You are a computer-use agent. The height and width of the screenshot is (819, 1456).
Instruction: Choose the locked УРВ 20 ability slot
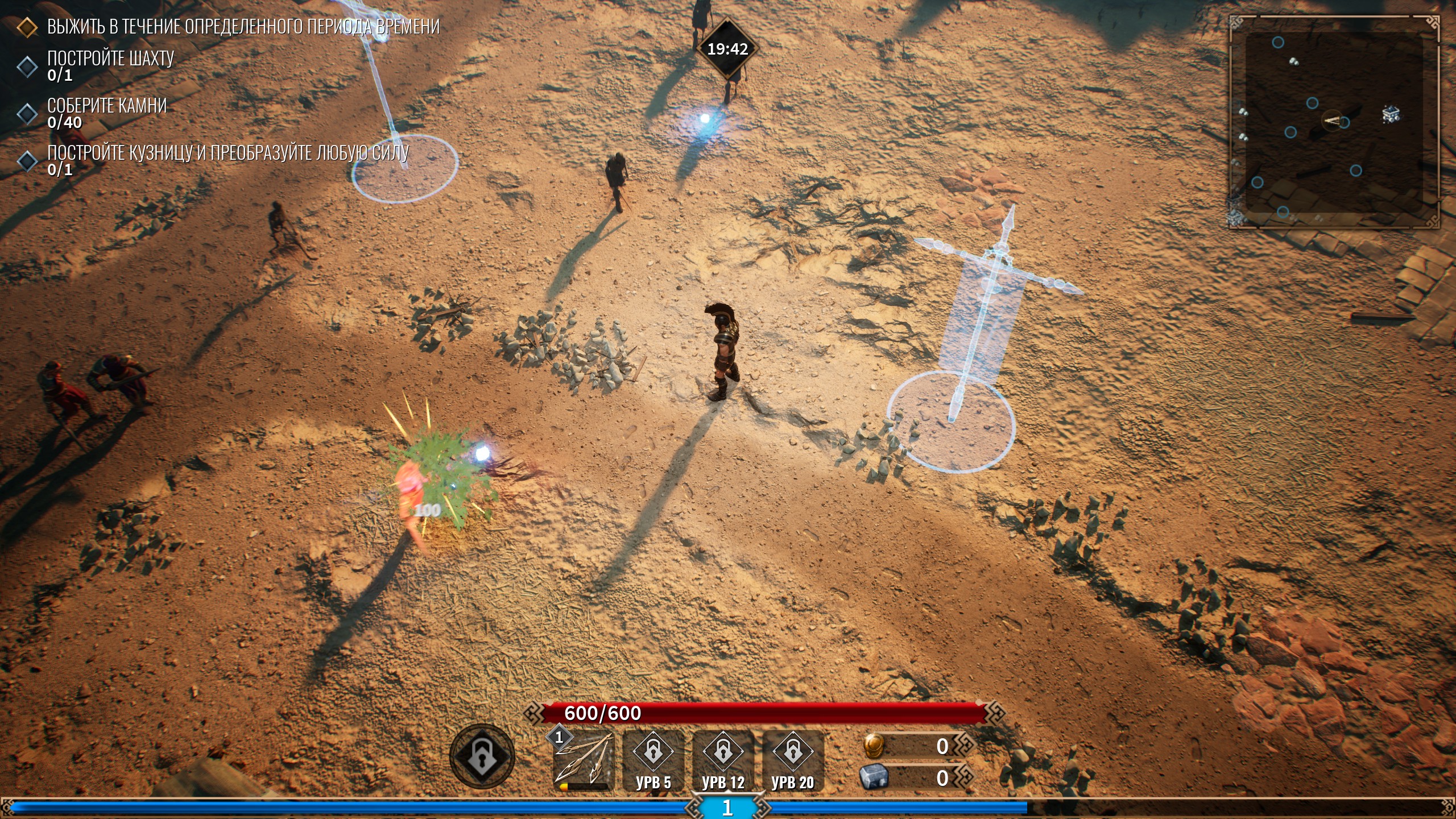pos(793,760)
